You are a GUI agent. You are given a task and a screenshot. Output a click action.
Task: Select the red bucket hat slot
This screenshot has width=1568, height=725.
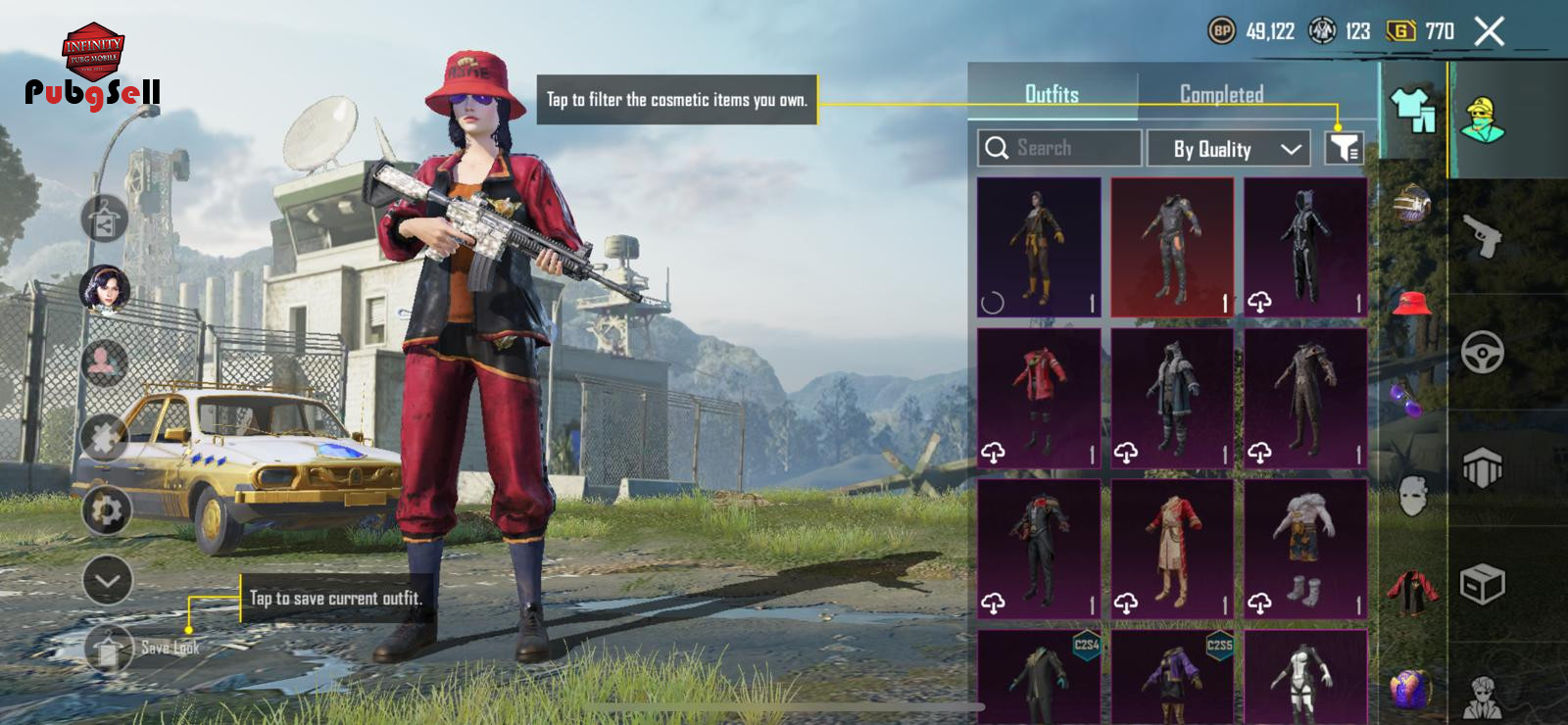1411,302
